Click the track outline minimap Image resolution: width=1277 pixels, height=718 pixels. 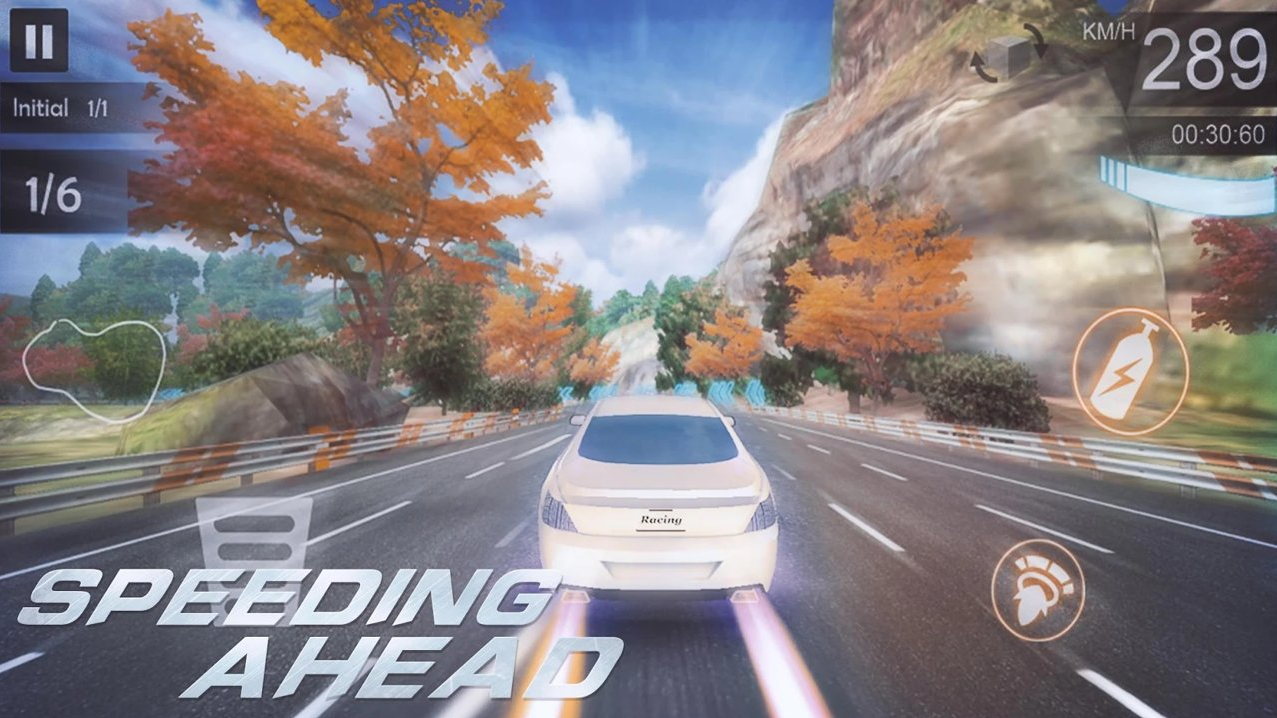(x=94, y=368)
